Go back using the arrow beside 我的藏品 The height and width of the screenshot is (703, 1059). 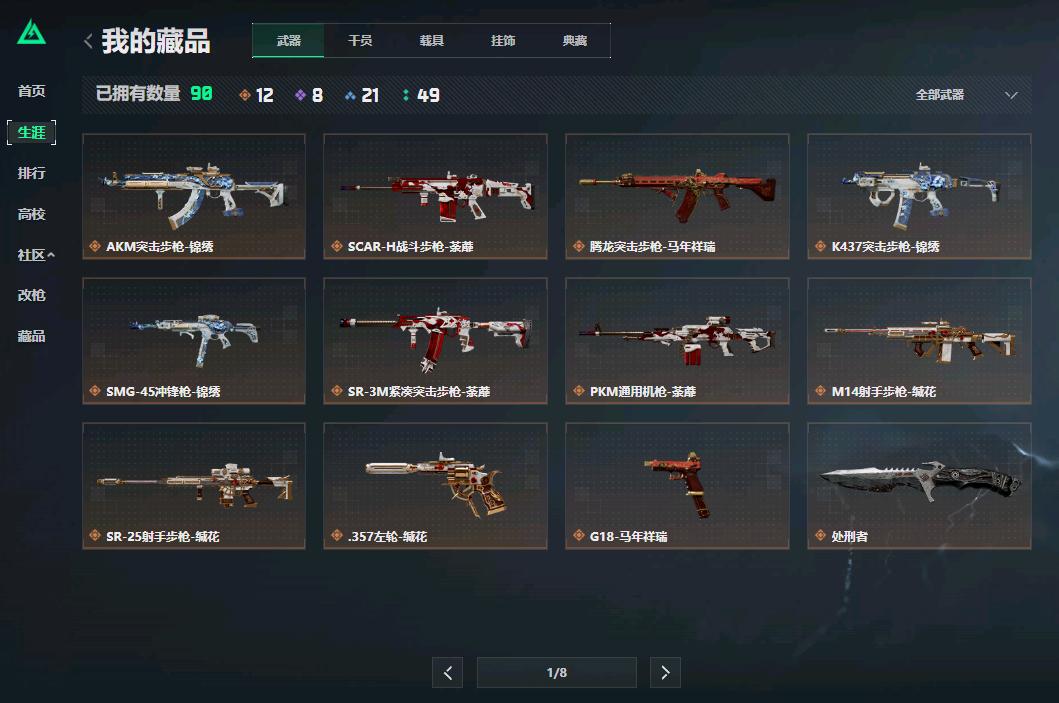click(88, 41)
